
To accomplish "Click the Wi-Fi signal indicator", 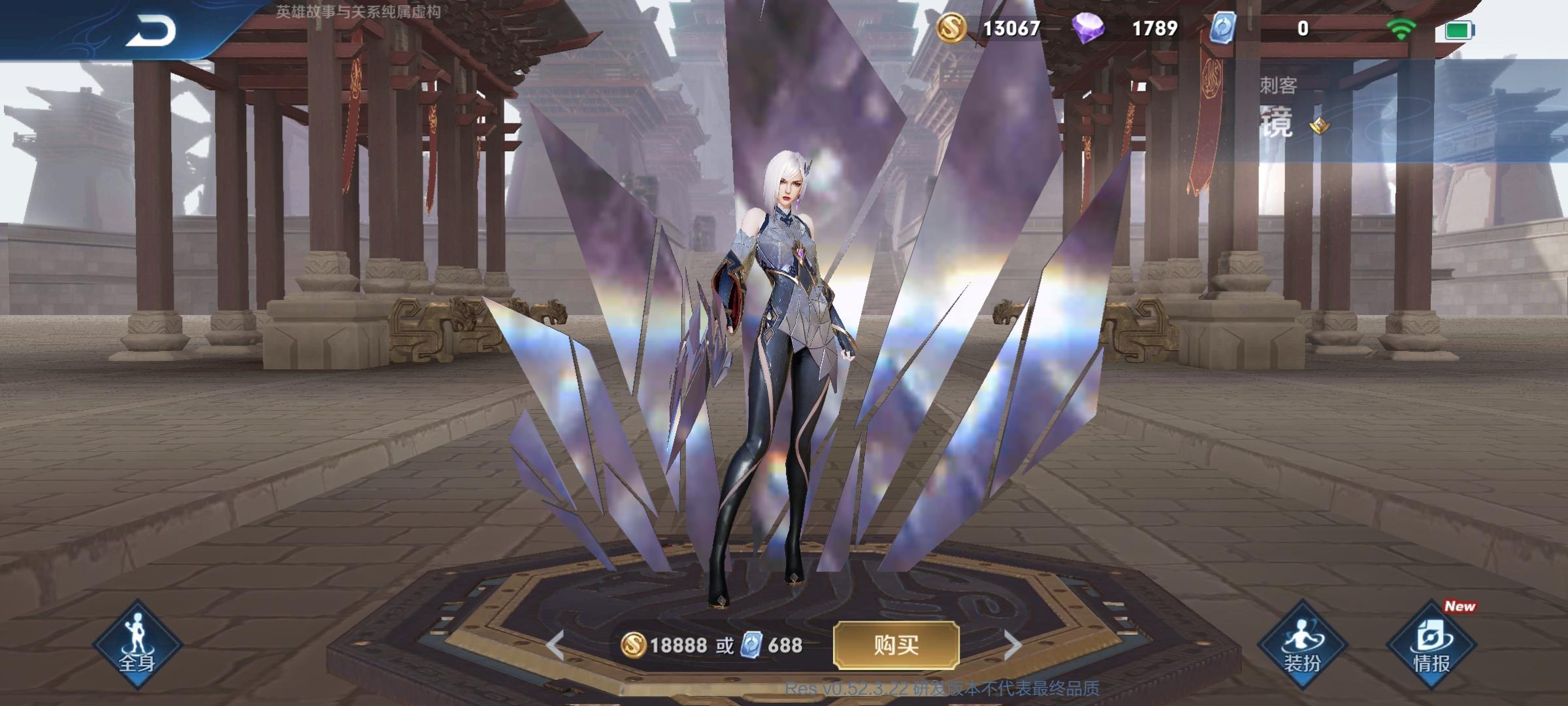I will (x=1400, y=28).
